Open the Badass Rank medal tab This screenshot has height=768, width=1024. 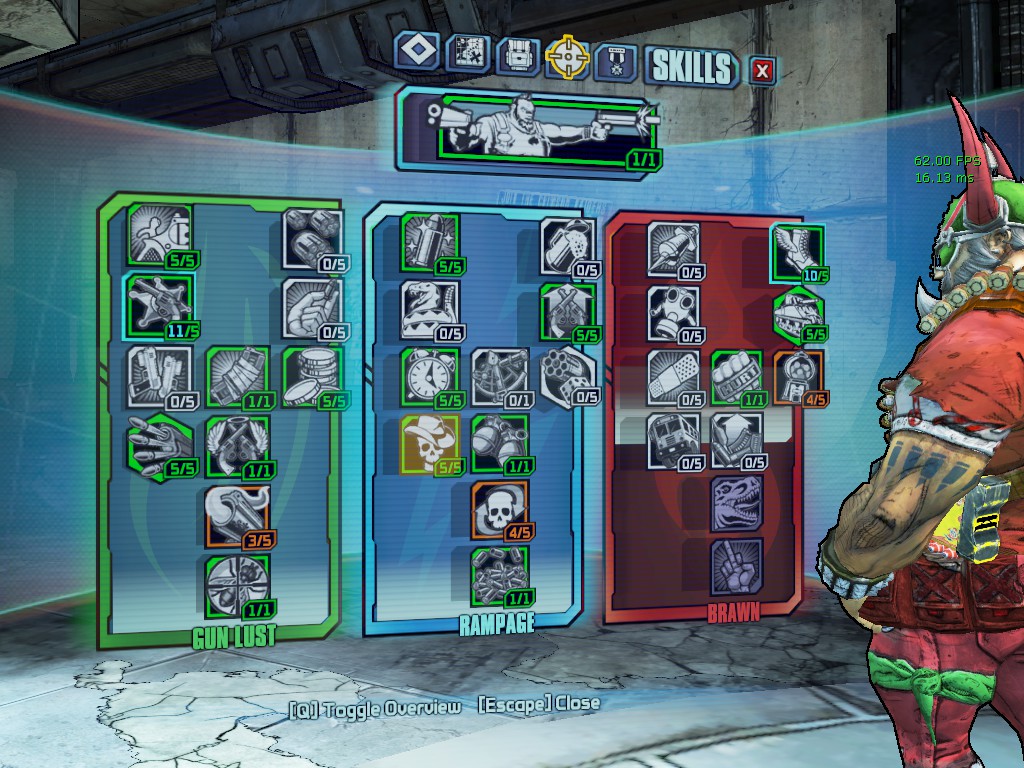pyautogui.click(x=614, y=63)
